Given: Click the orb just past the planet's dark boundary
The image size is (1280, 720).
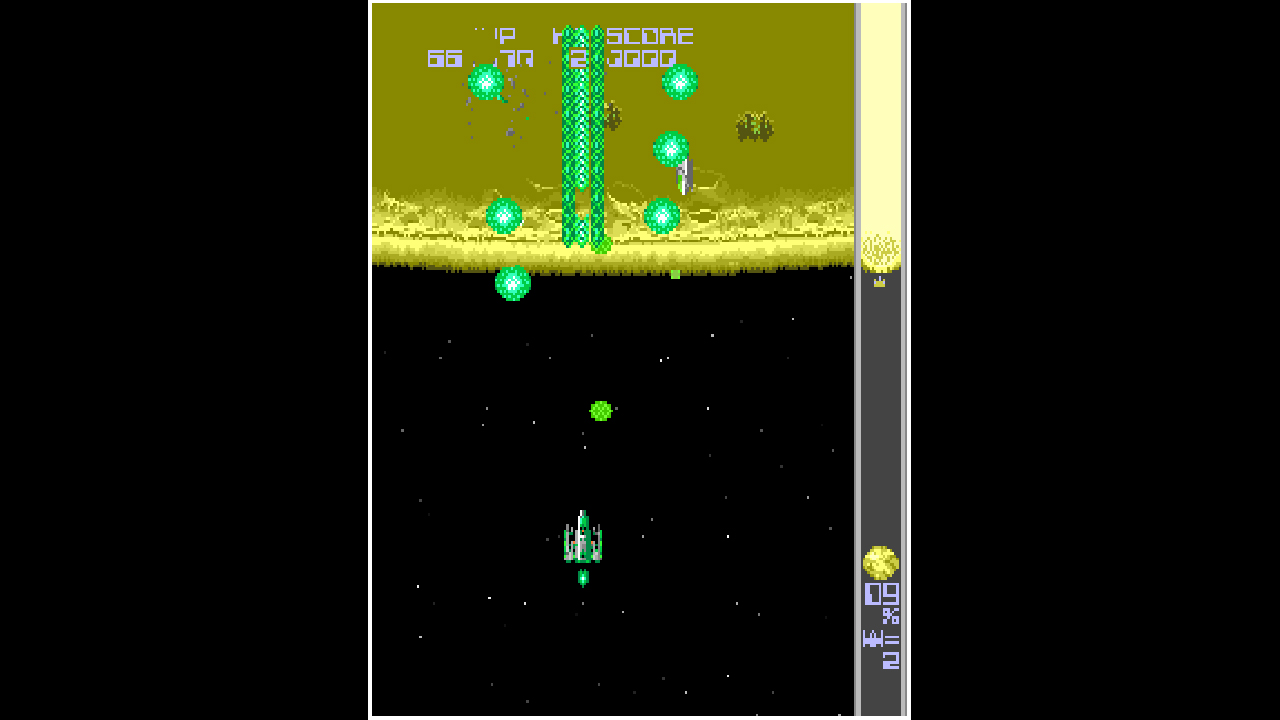Looking at the screenshot, I should tap(515, 283).
